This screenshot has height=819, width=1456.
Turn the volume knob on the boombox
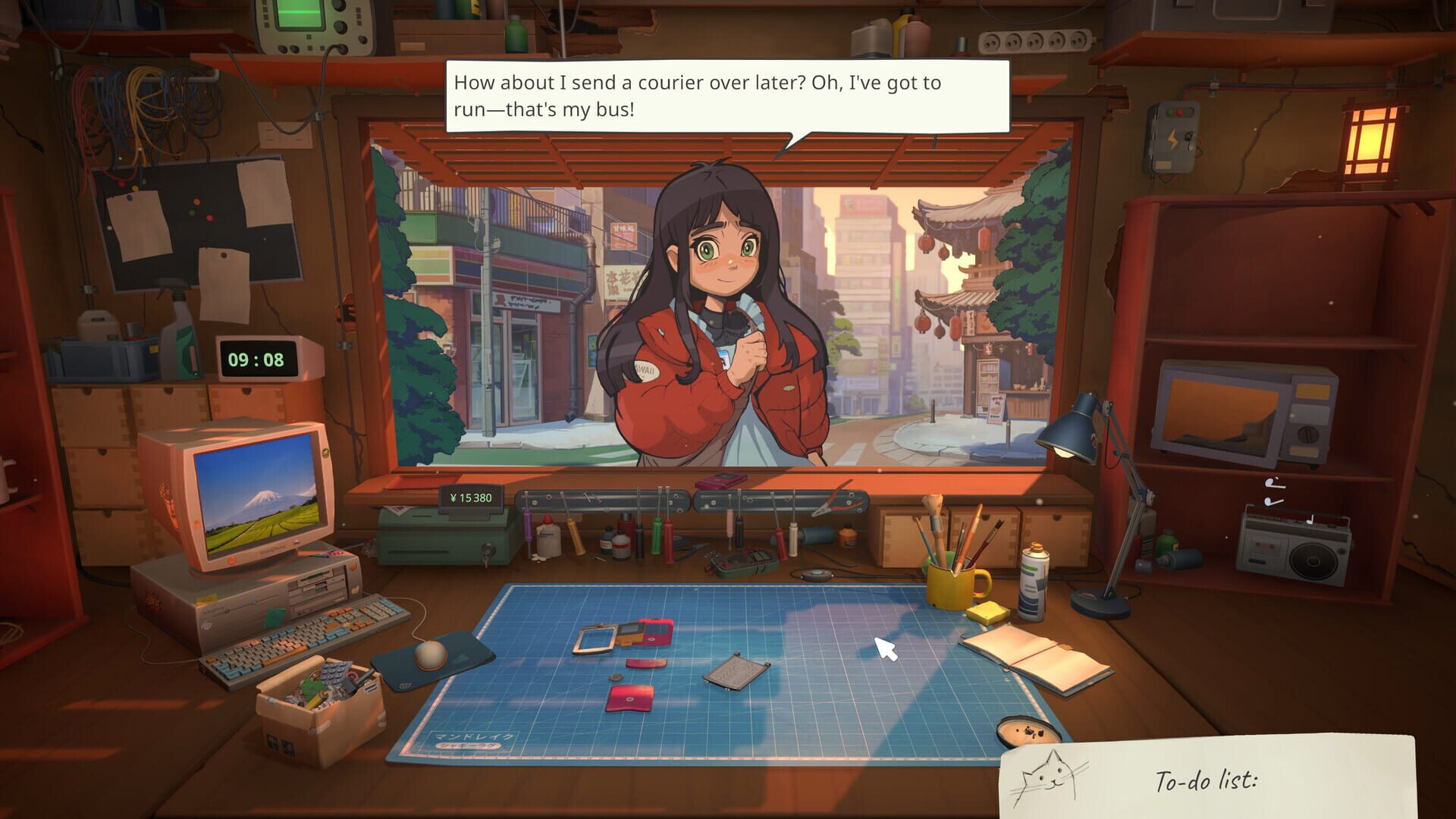coord(1342,551)
